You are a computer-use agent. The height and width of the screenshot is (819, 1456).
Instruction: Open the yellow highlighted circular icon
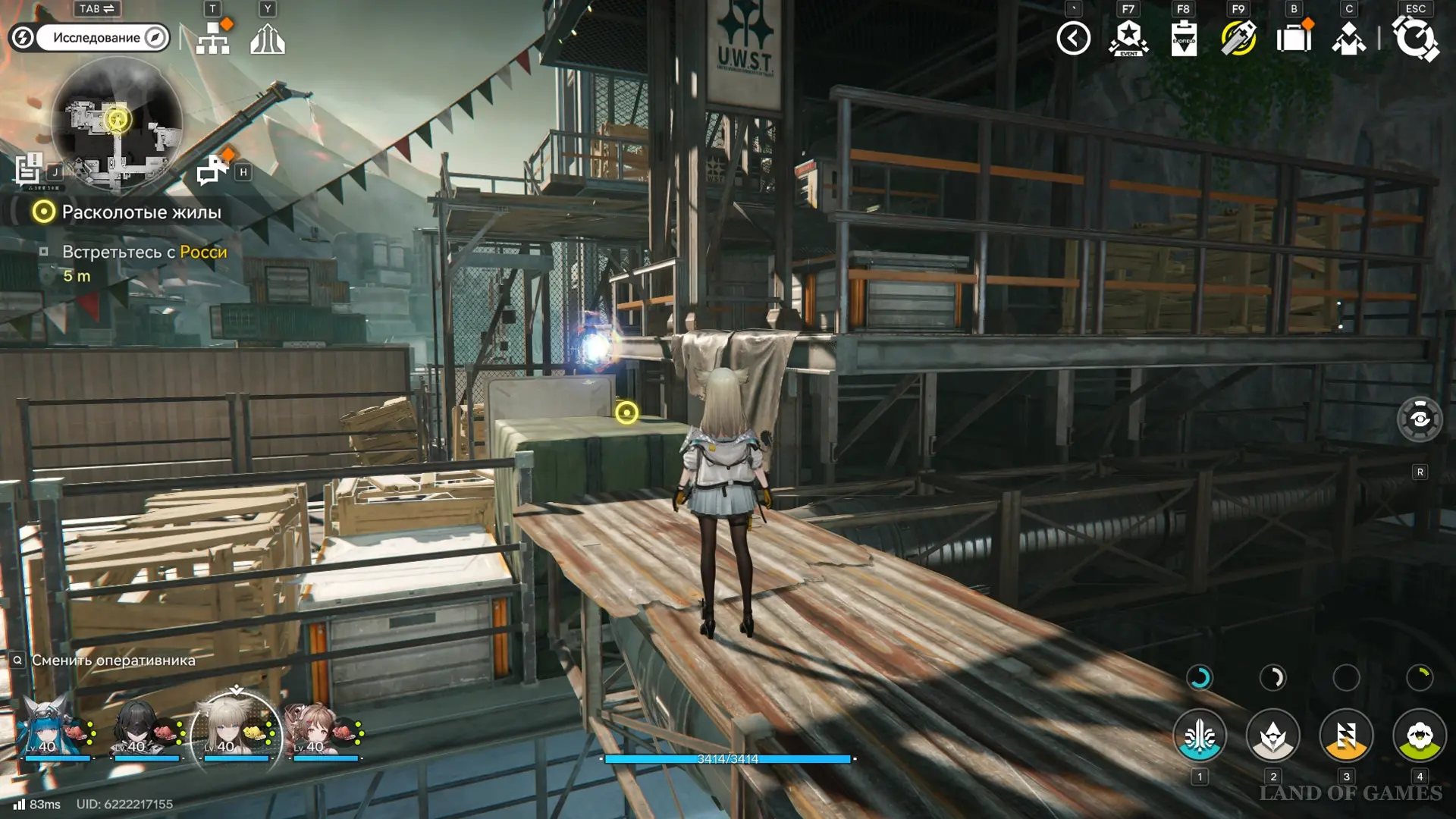(x=1238, y=38)
